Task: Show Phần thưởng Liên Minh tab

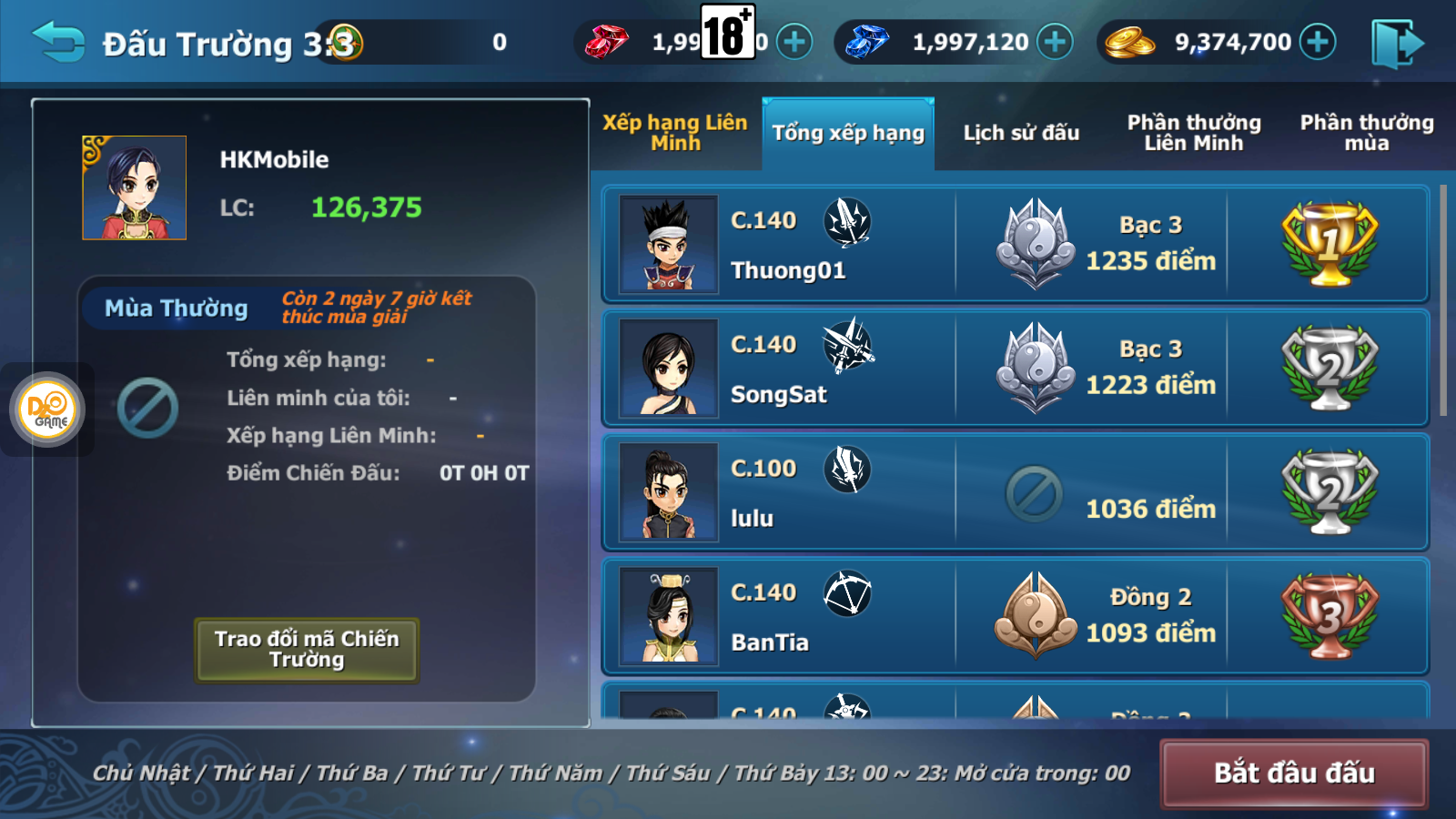Action: coord(1194,134)
